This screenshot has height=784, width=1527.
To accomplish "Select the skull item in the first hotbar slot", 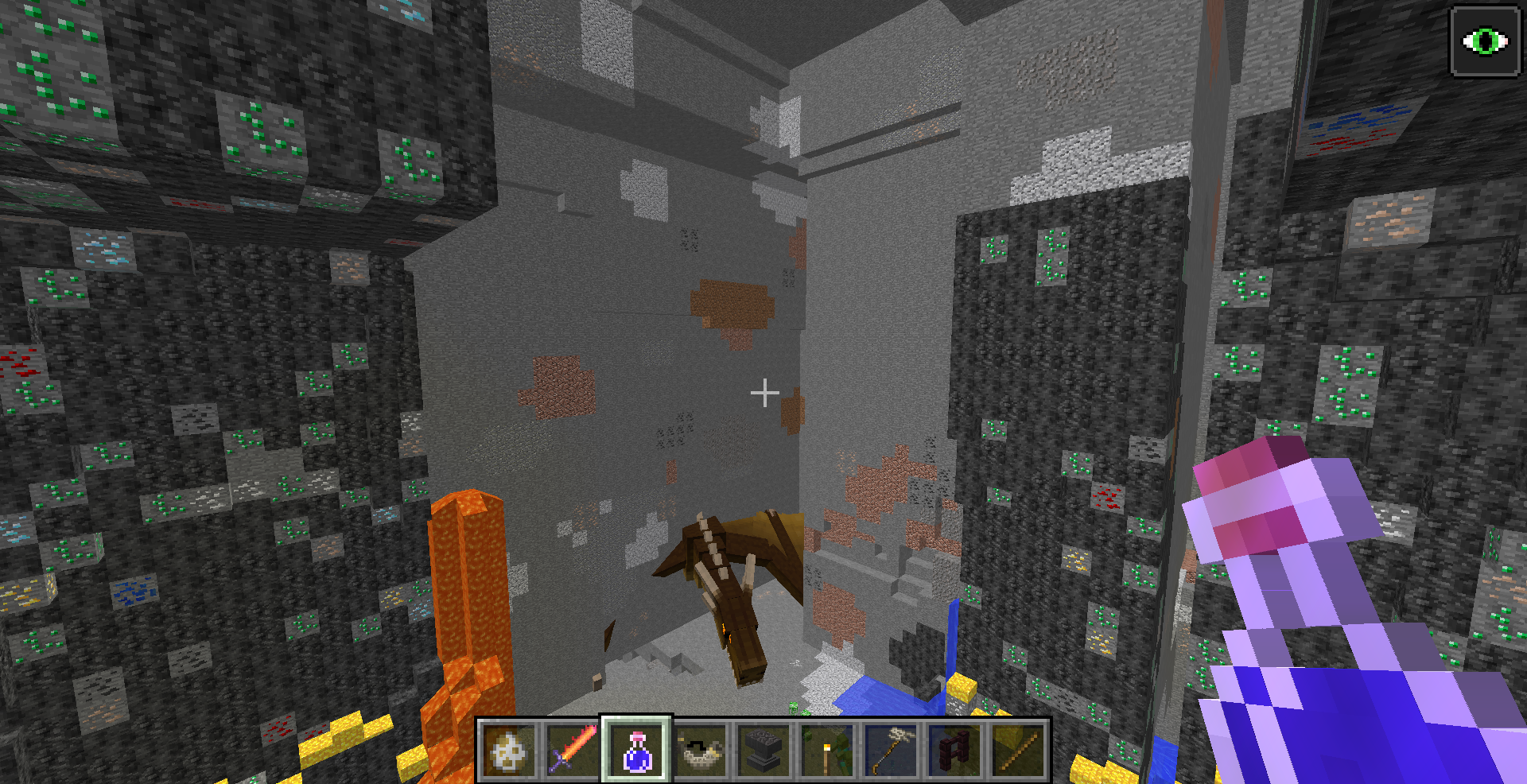I will tap(510, 749).
